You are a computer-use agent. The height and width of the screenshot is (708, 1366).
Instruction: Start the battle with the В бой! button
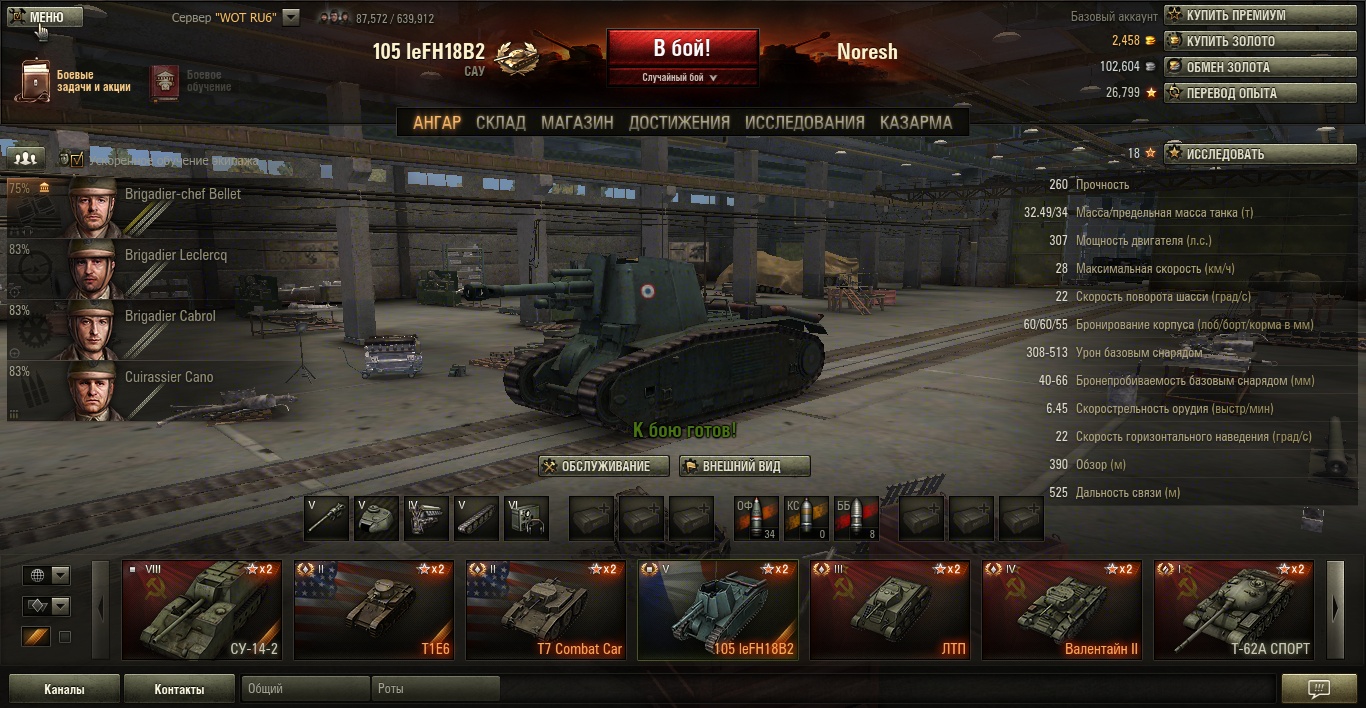pos(682,48)
